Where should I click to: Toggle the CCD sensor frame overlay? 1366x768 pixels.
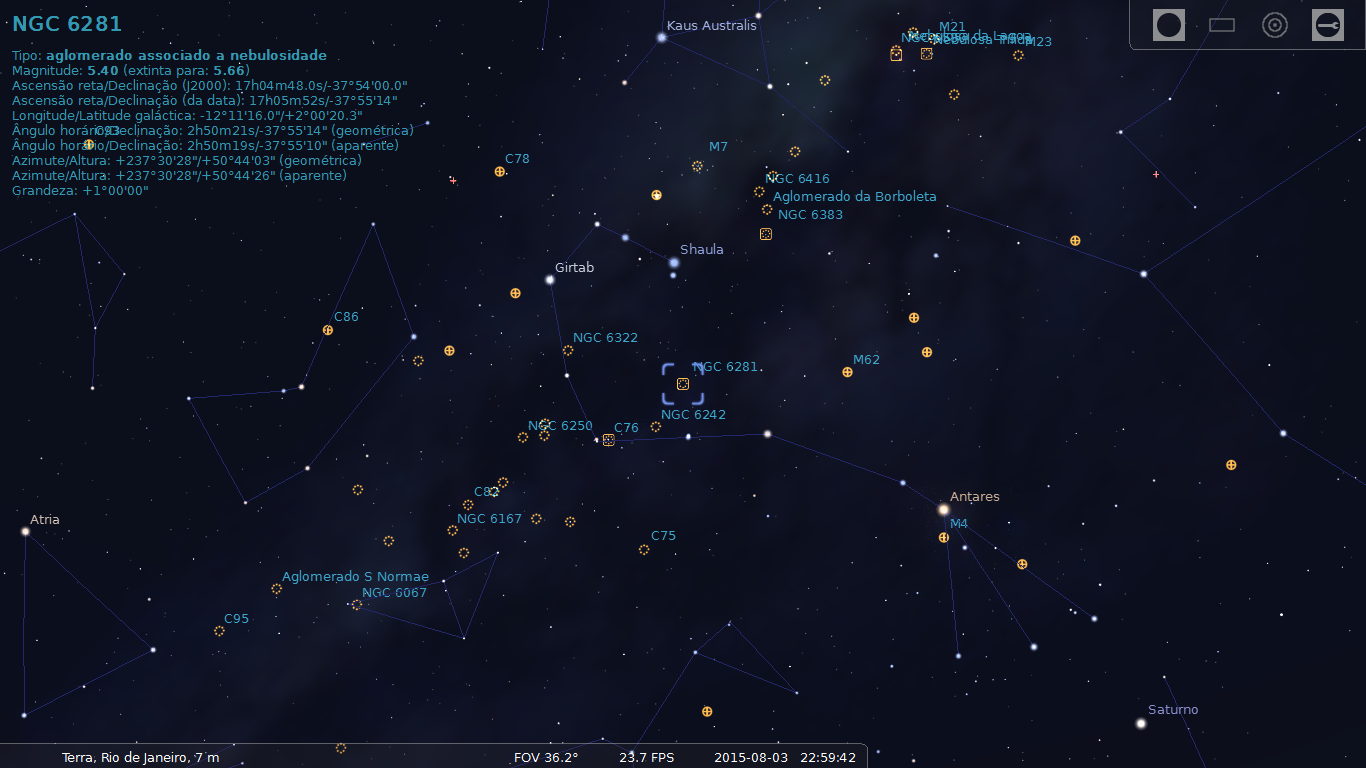(x=1222, y=25)
